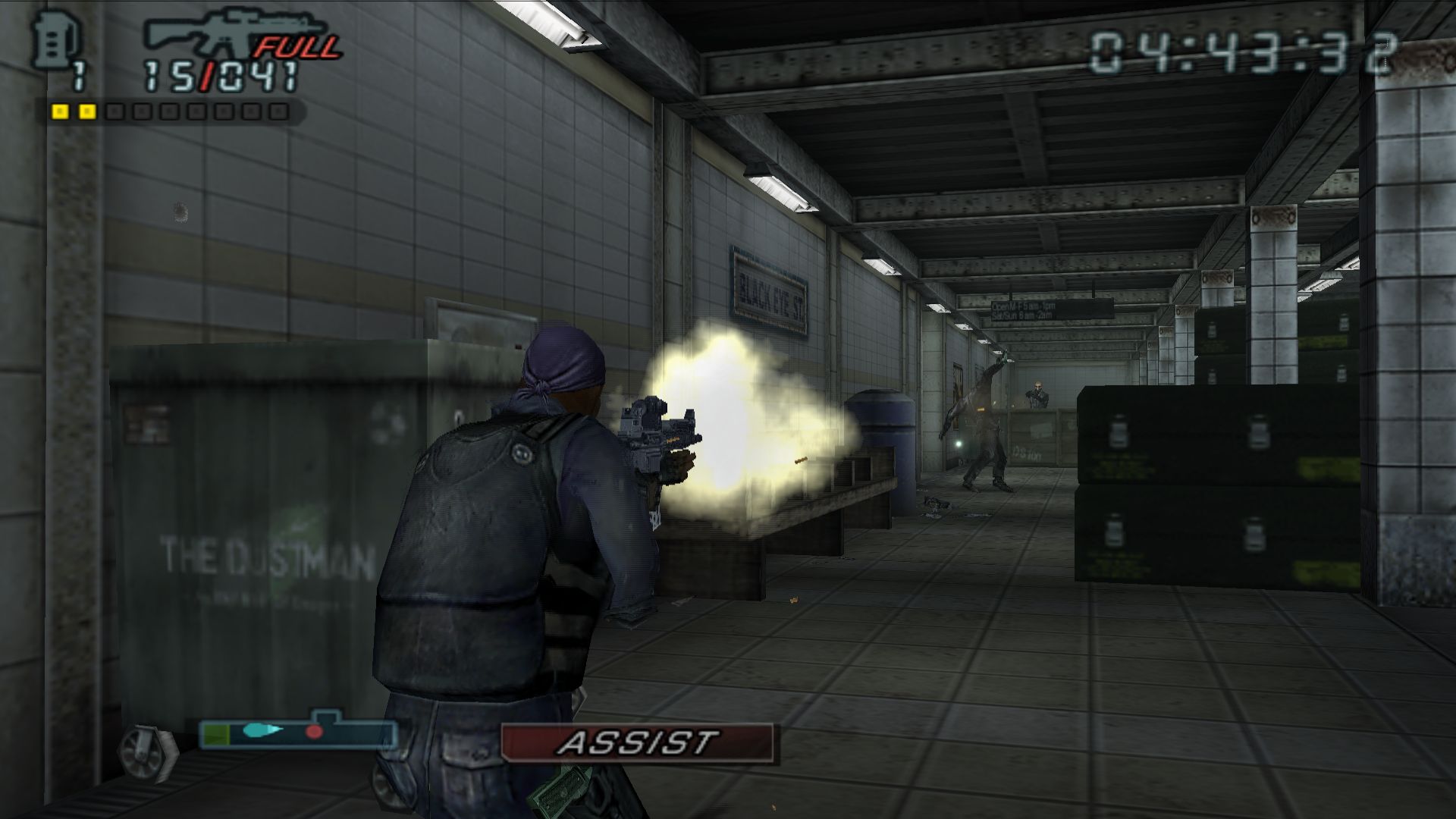
Task: Toggle the FULL fire mode label
Action: 299,48
